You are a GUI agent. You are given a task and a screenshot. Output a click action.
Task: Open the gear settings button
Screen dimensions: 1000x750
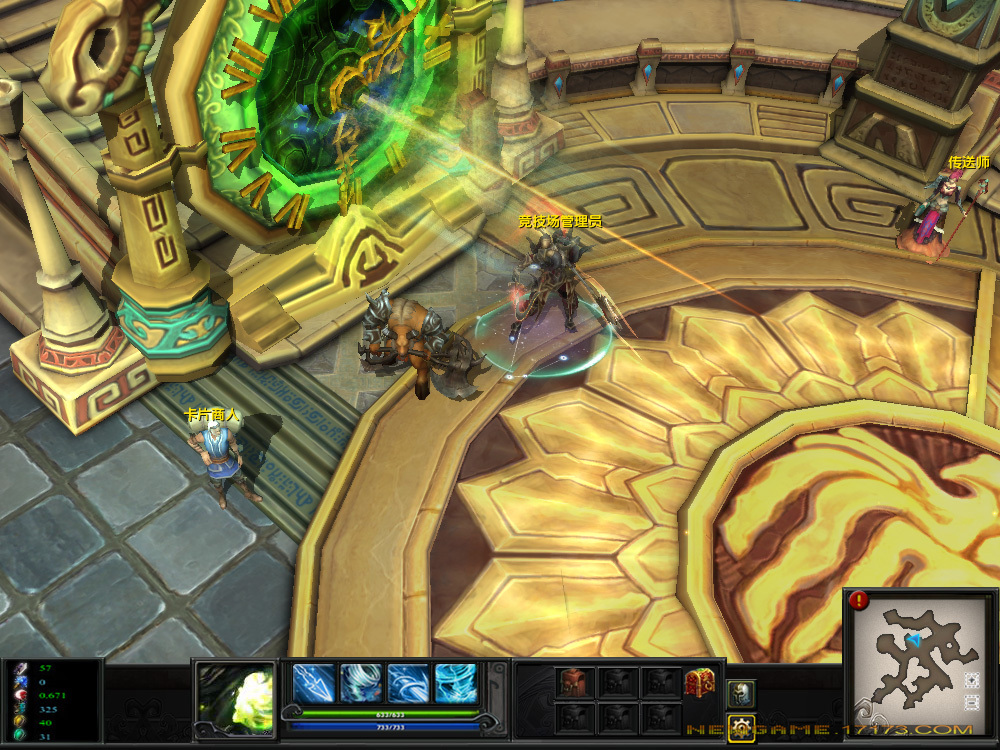(740, 727)
